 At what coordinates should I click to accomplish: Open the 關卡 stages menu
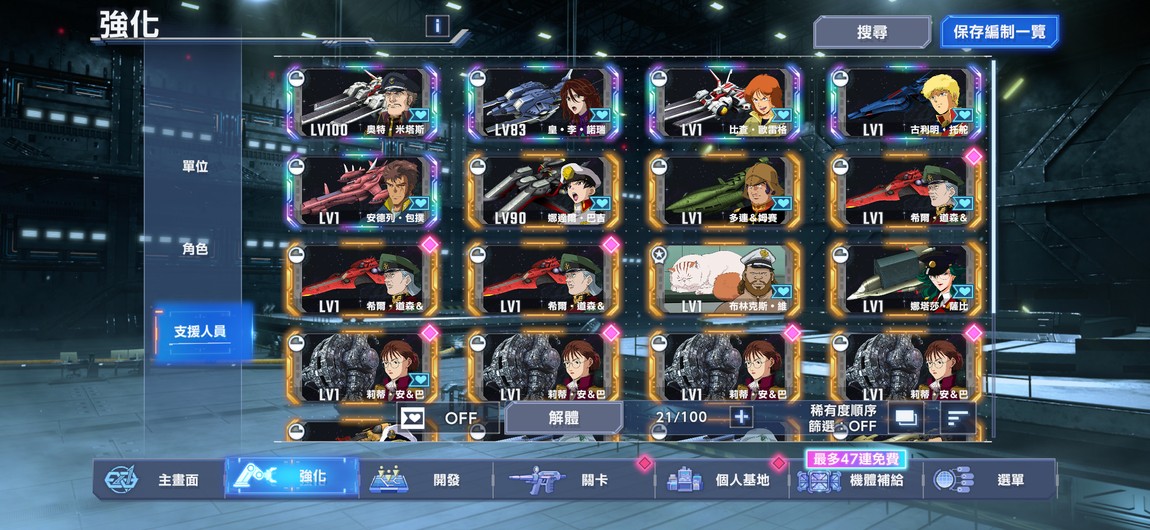point(575,480)
